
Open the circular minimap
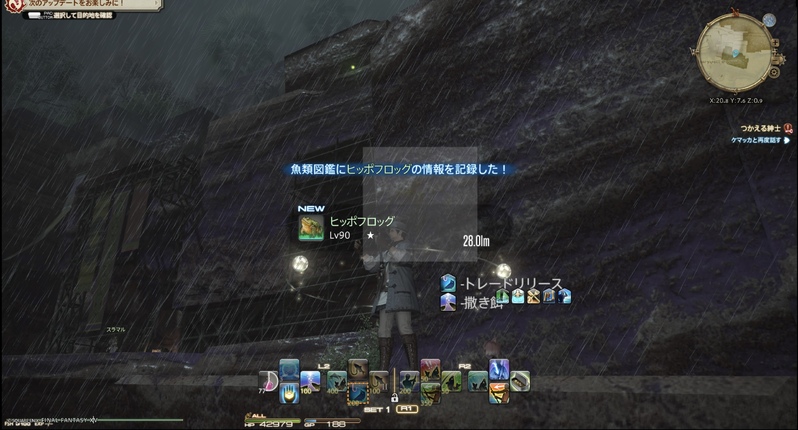pyautogui.click(x=735, y=47)
